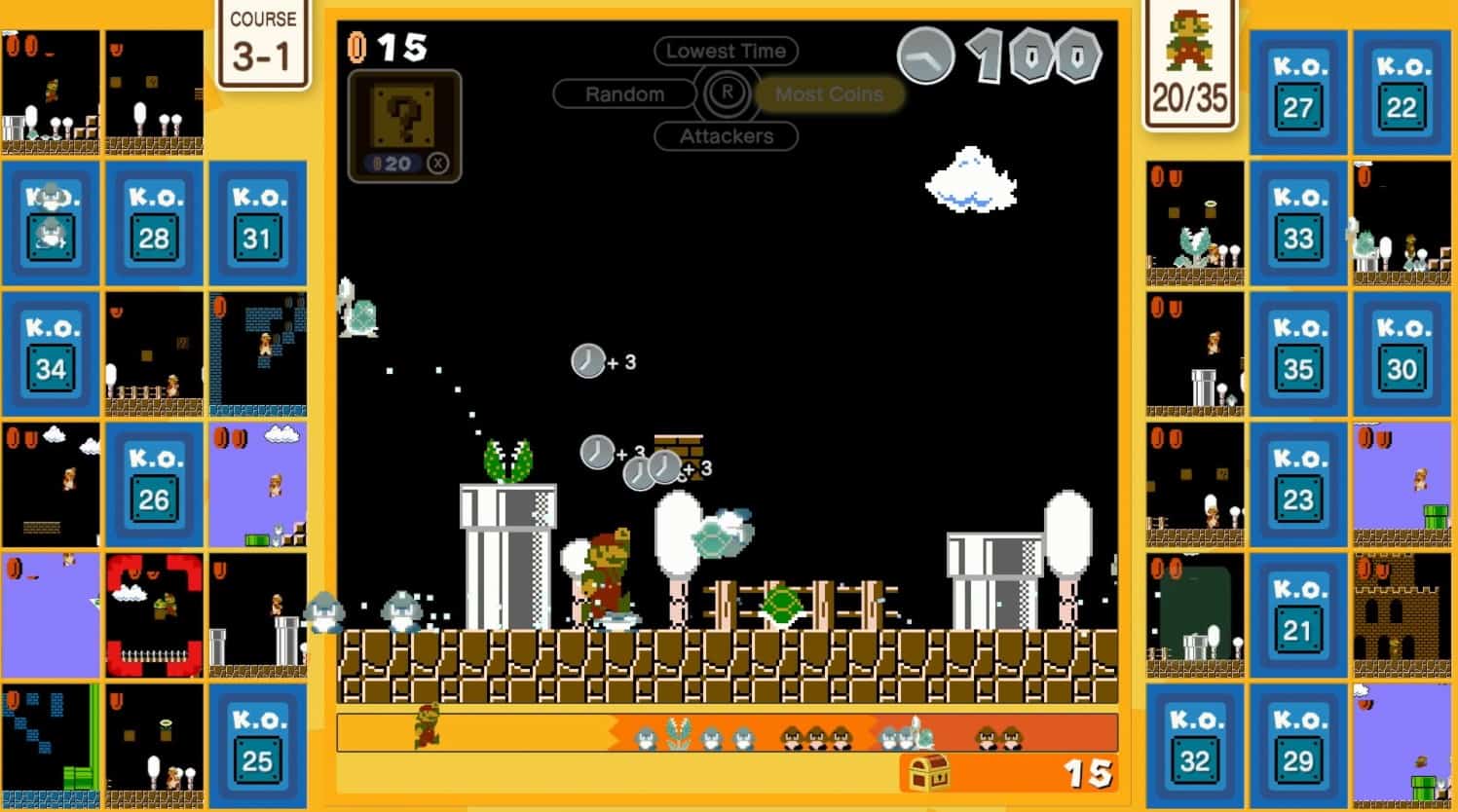Click the K.O. panel showing 28
The height and width of the screenshot is (812, 1458).
point(154,222)
